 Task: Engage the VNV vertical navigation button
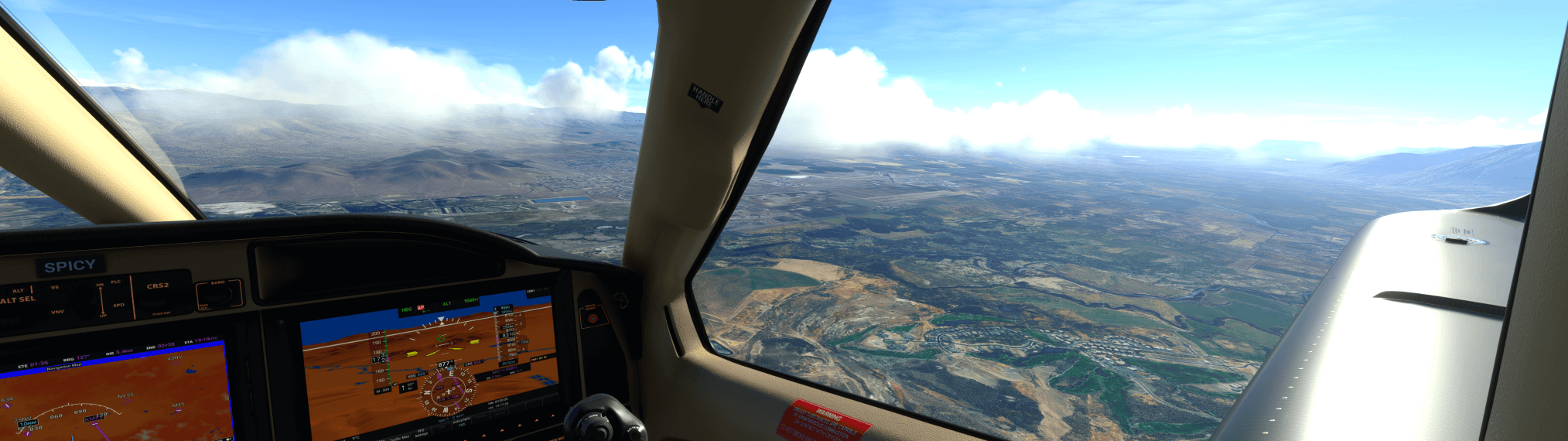click(57, 312)
